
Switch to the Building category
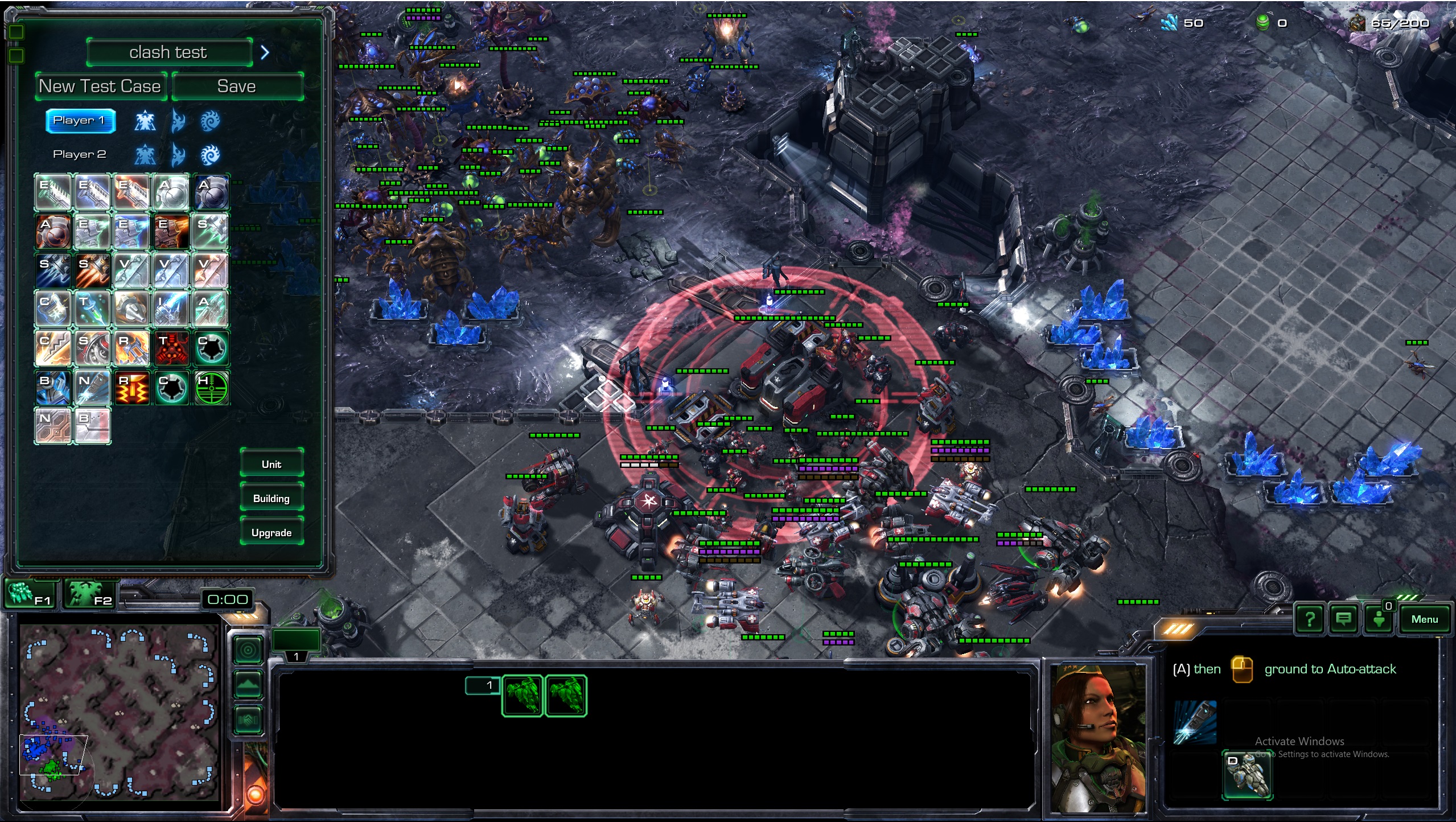(272, 498)
